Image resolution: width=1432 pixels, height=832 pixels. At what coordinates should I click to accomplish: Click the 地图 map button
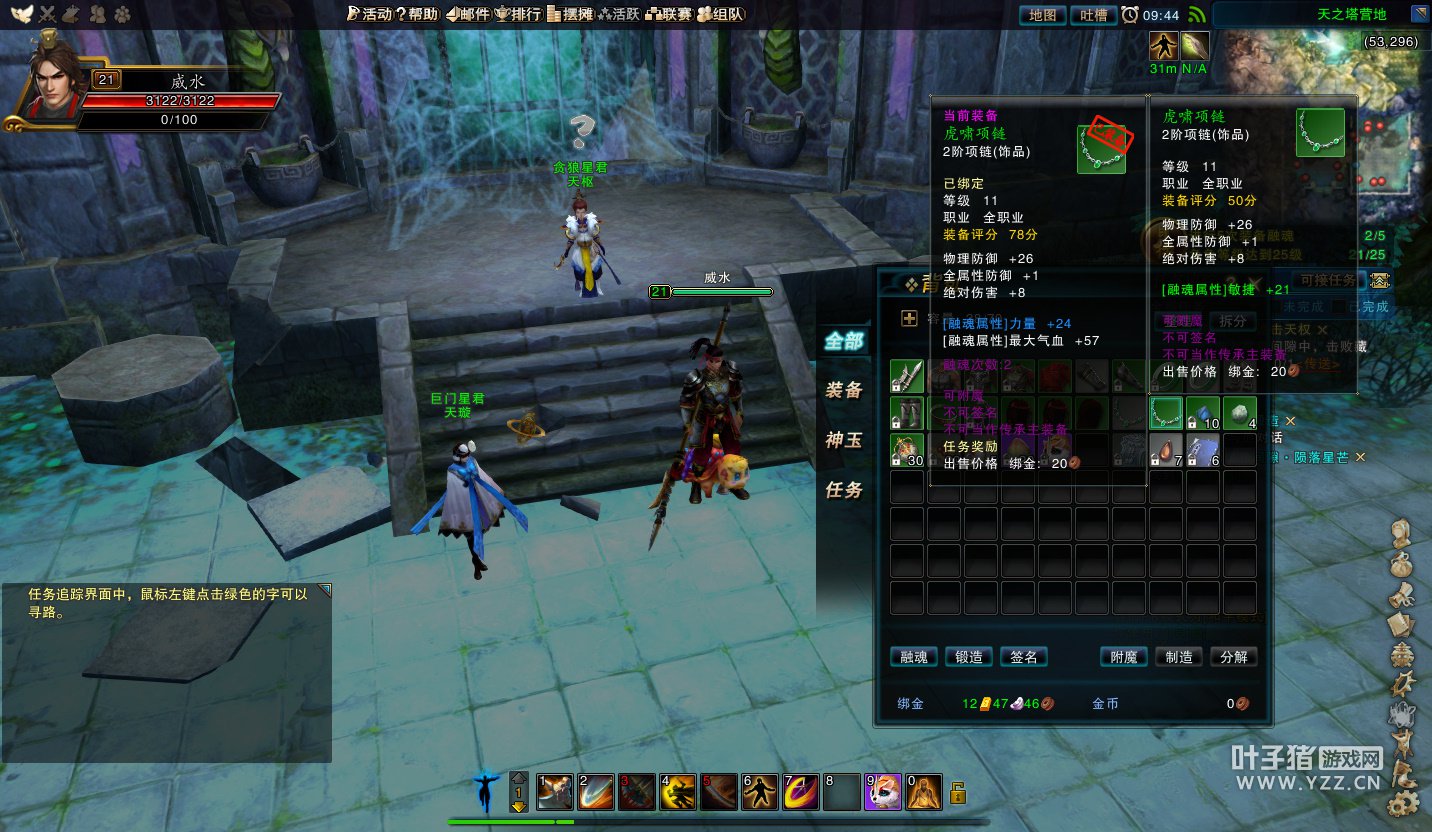point(1042,15)
